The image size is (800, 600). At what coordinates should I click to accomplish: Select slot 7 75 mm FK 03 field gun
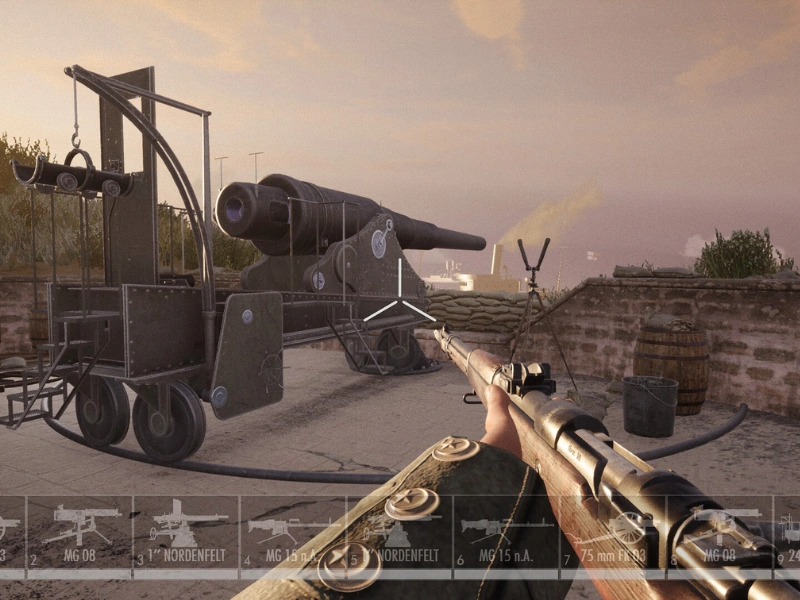pos(613,532)
